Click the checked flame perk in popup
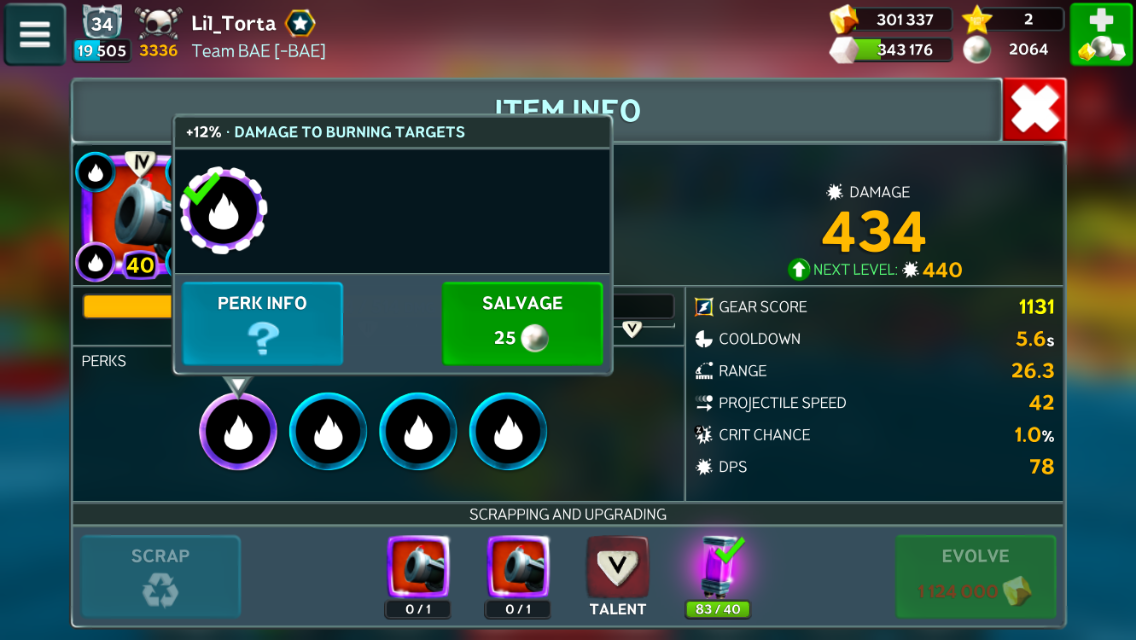This screenshot has height=640, width=1136. (x=224, y=211)
